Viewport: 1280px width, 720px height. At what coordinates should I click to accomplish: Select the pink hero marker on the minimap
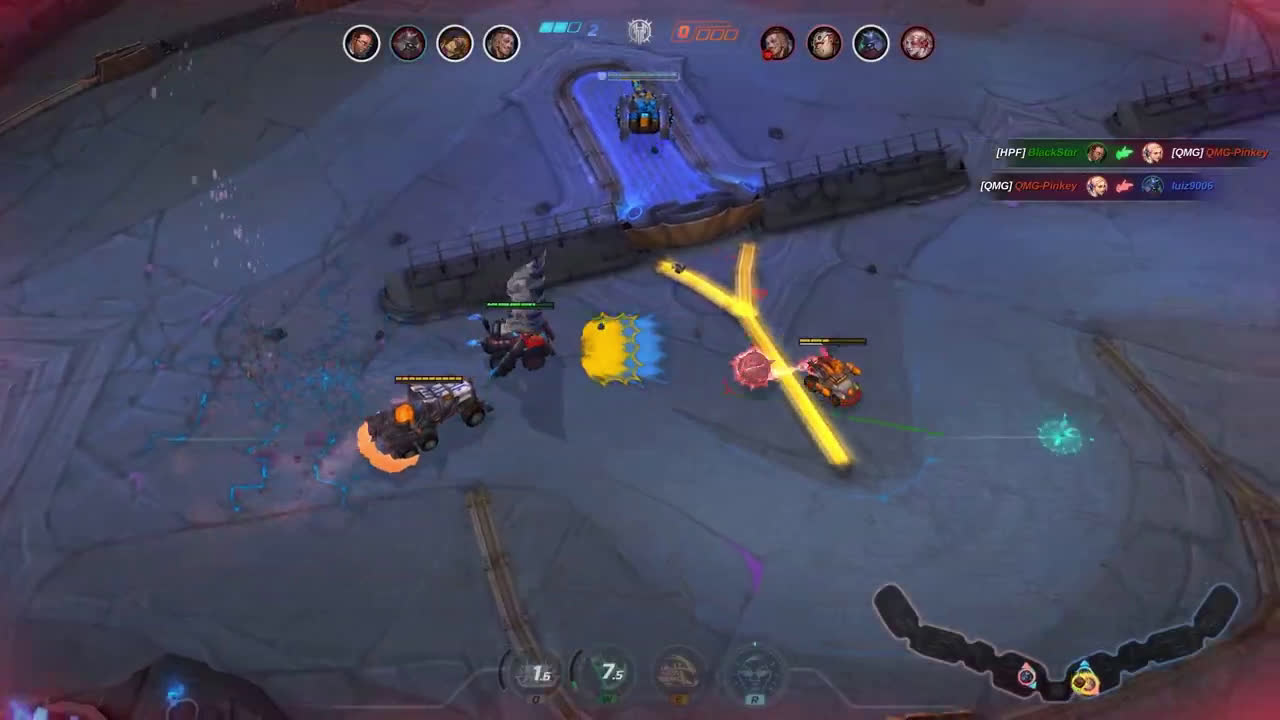point(1026,675)
